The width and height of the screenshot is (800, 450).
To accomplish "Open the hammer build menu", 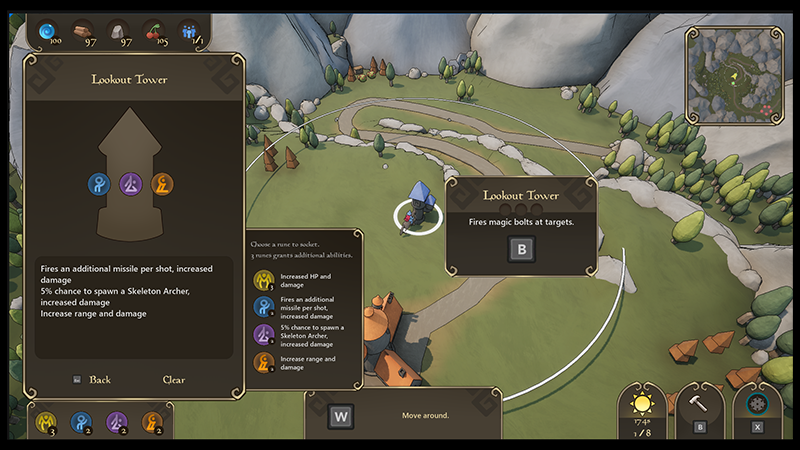I will click(700, 404).
